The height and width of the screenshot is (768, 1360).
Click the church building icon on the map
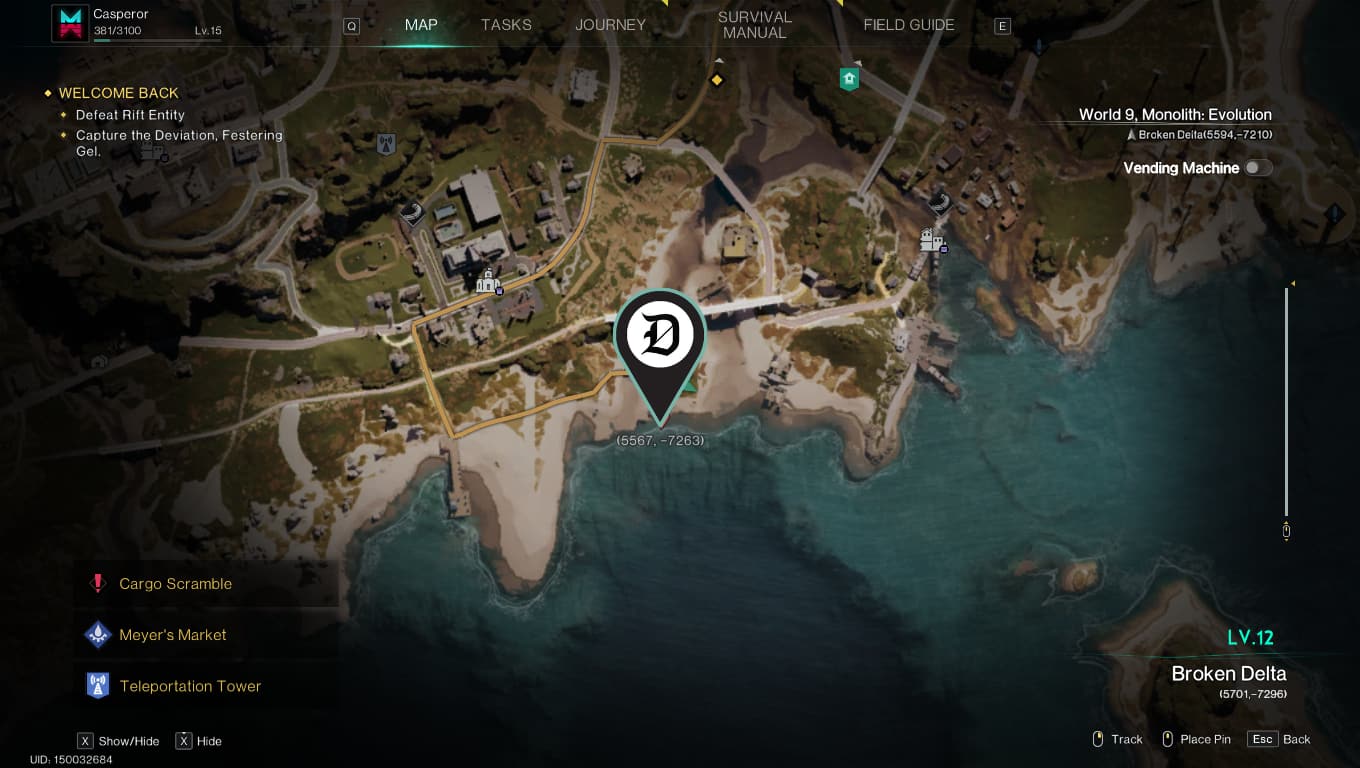point(488,282)
